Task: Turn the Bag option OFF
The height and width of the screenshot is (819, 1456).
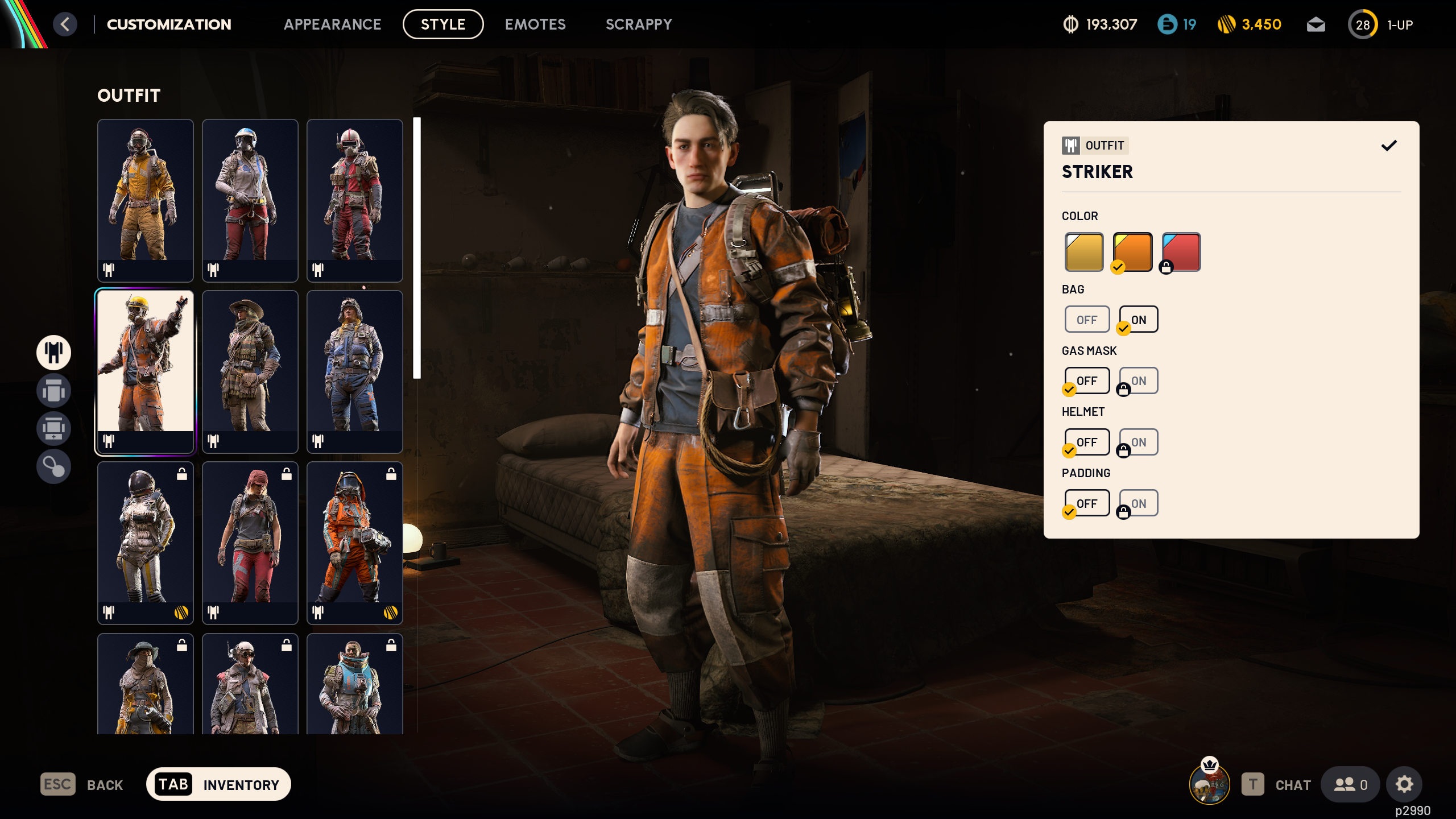Action: click(x=1087, y=319)
